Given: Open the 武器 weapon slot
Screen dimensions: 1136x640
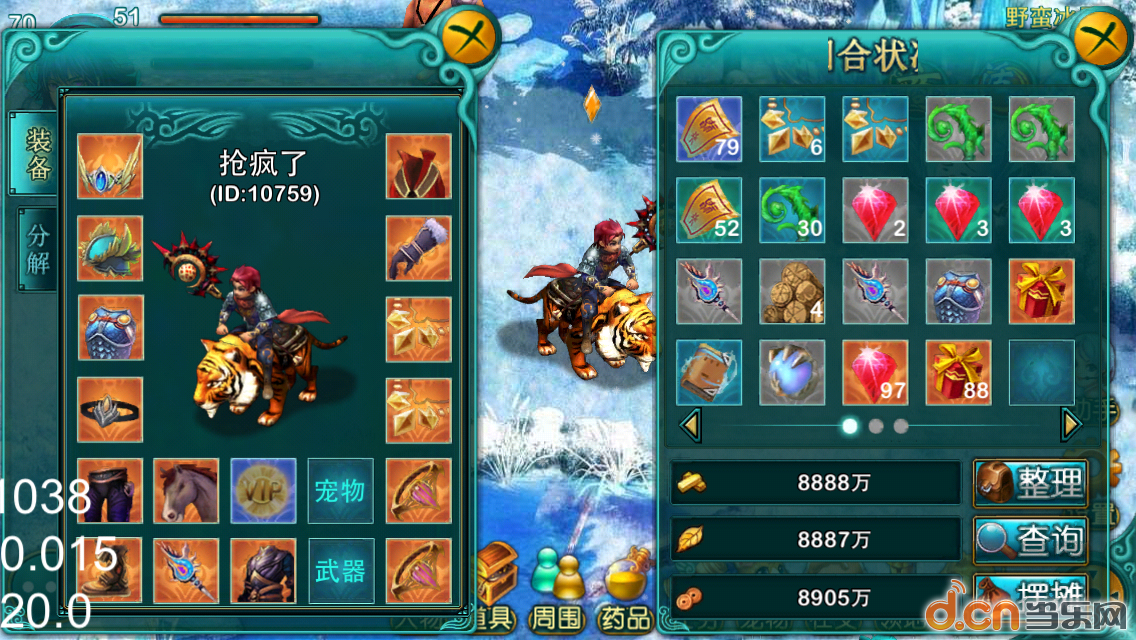Looking at the screenshot, I should point(340,571).
